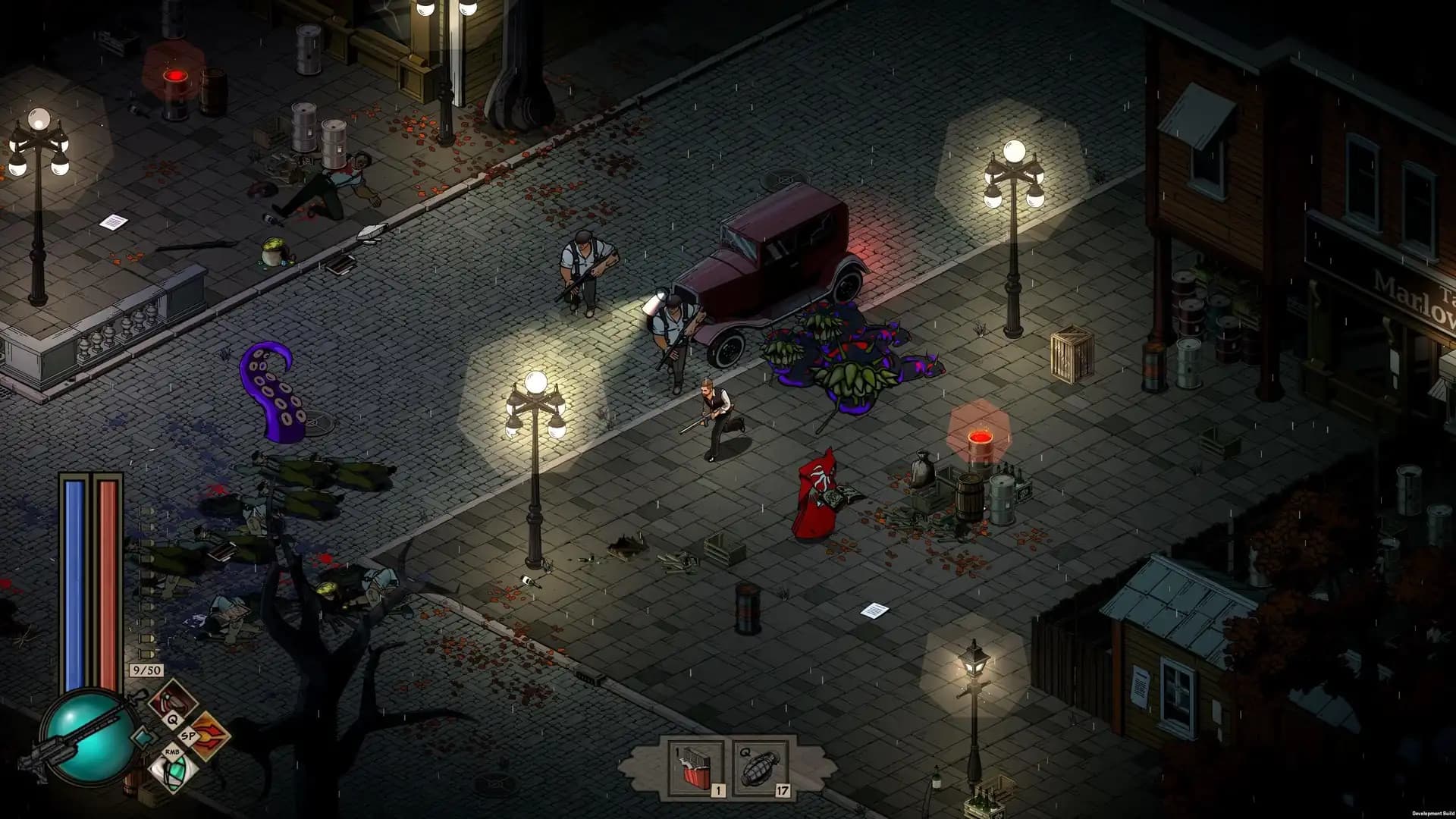This screenshot has width=1456, height=819.
Task: Click the 9/50 ammo counter label
Action: coord(146,670)
